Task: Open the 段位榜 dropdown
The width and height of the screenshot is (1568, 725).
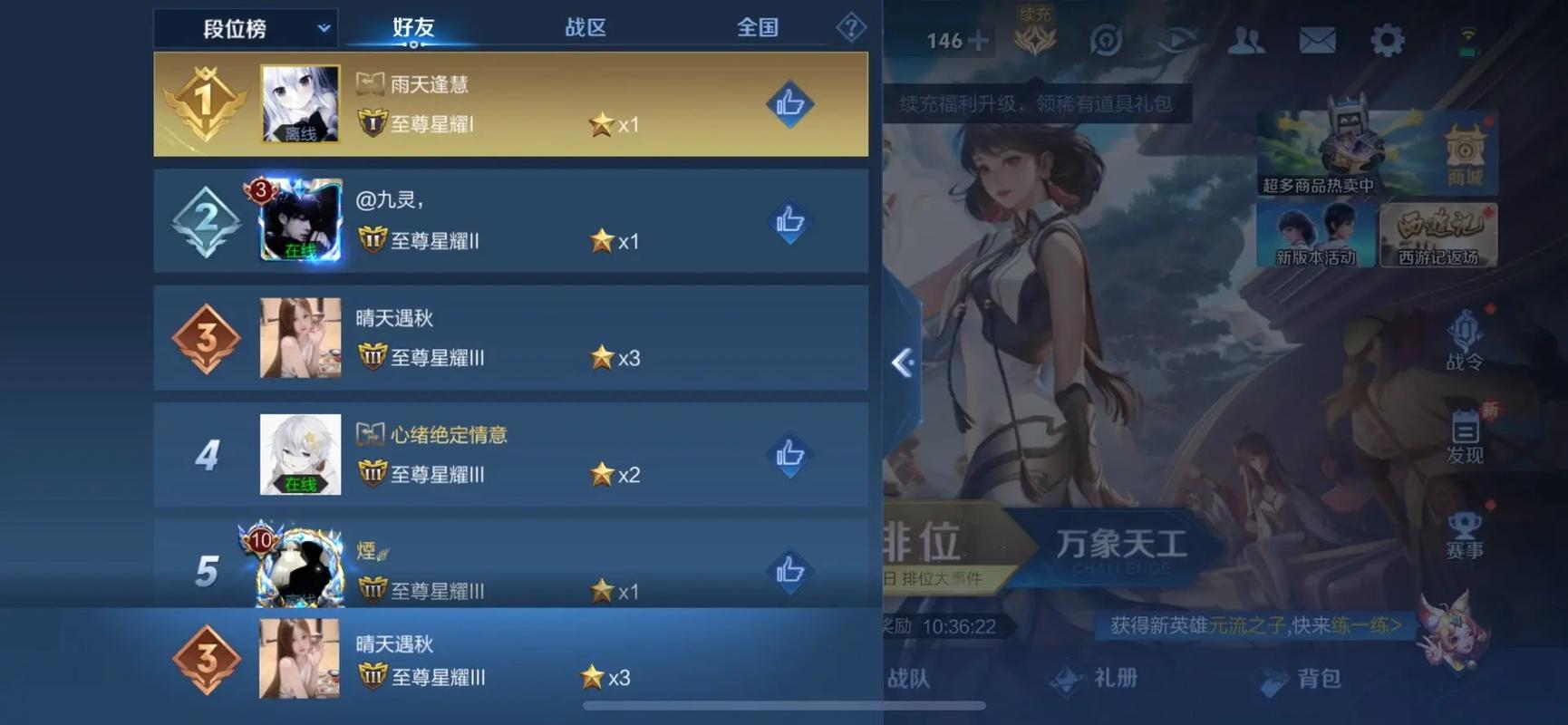Action: click(x=245, y=27)
